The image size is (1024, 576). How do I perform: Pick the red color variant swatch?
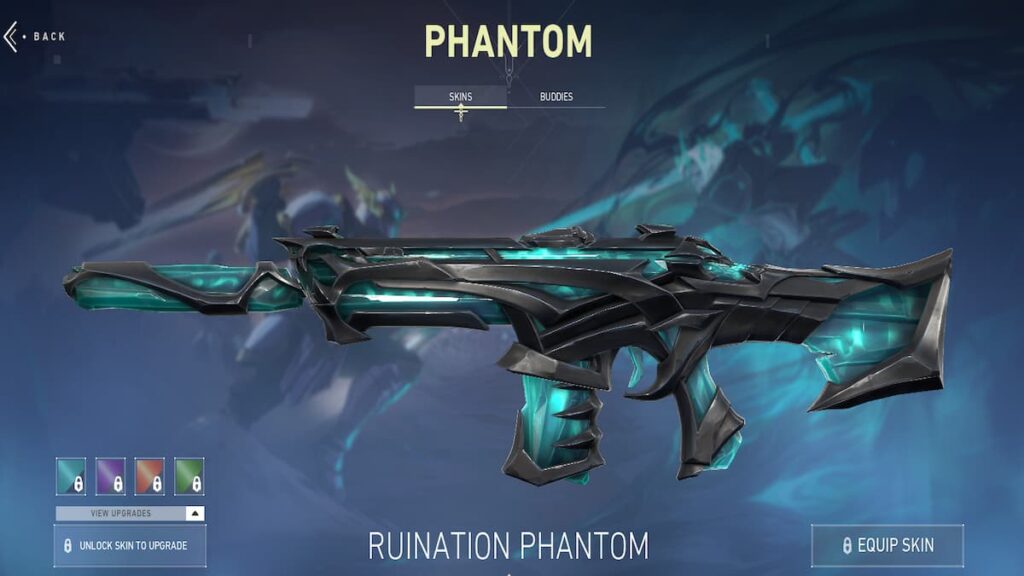click(x=150, y=476)
